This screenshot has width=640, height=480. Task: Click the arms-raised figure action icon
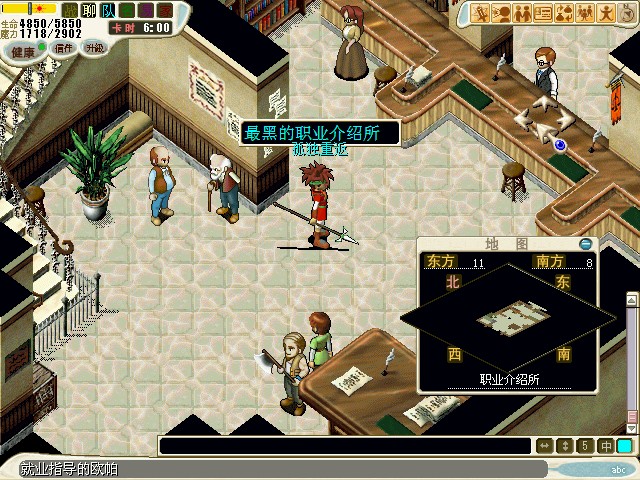tap(606, 13)
